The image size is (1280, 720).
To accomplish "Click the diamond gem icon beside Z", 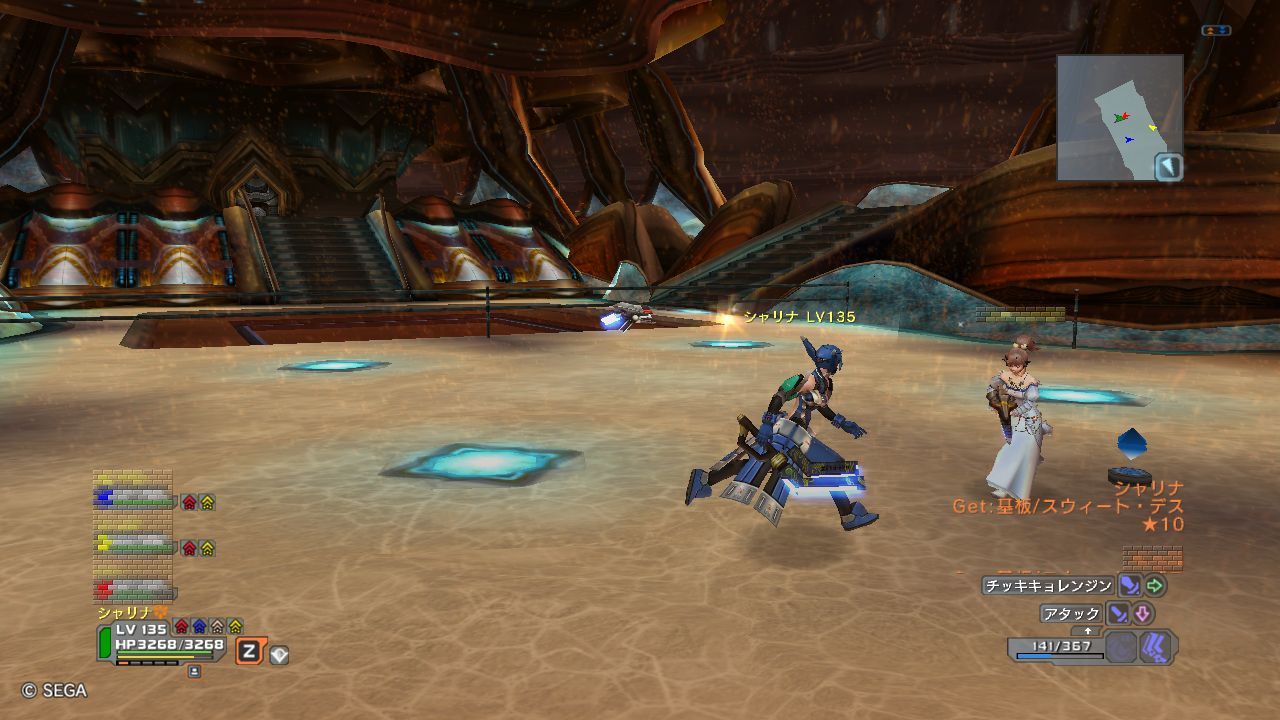I will click(279, 655).
